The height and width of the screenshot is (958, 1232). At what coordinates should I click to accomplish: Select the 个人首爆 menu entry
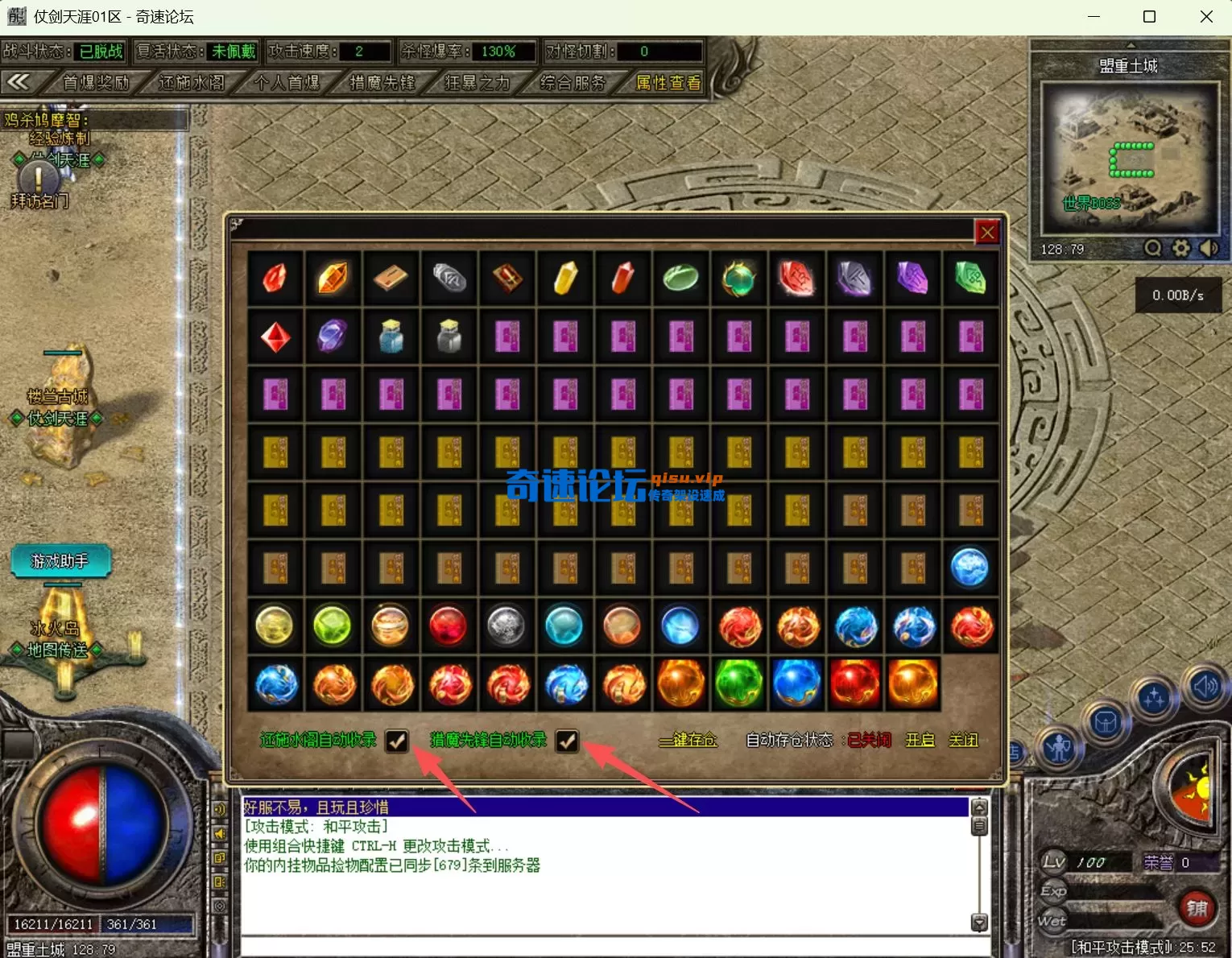click(287, 82)
